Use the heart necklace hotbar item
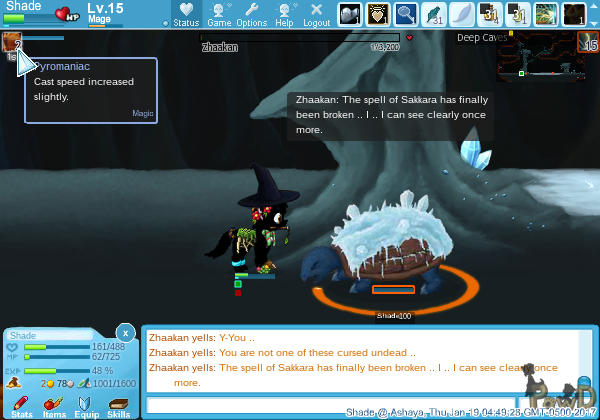This screenshot has width=600, height=420. click(x=378, y=14)
